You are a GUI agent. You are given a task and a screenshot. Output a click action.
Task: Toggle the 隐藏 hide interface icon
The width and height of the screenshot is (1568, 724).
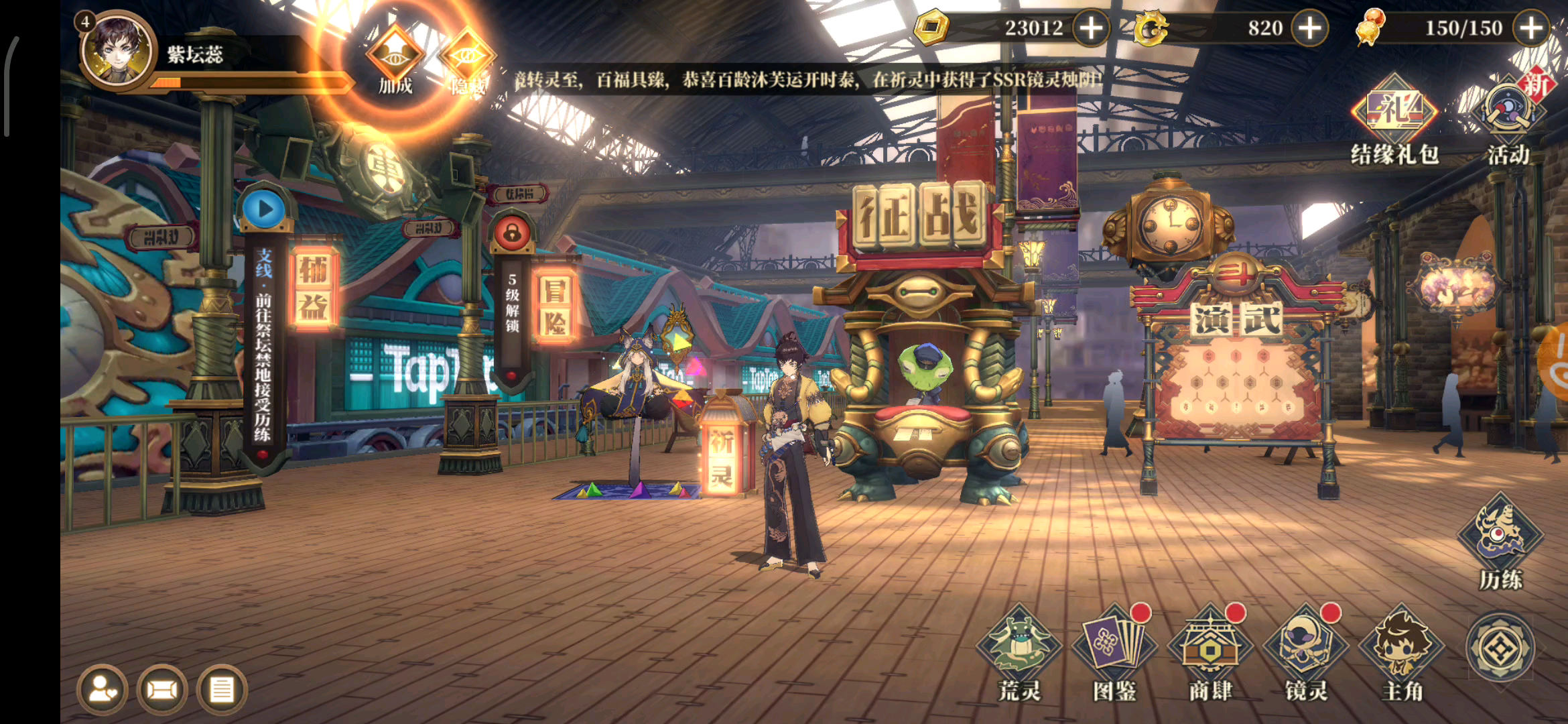pyautogui.click(x=466, y=60)
